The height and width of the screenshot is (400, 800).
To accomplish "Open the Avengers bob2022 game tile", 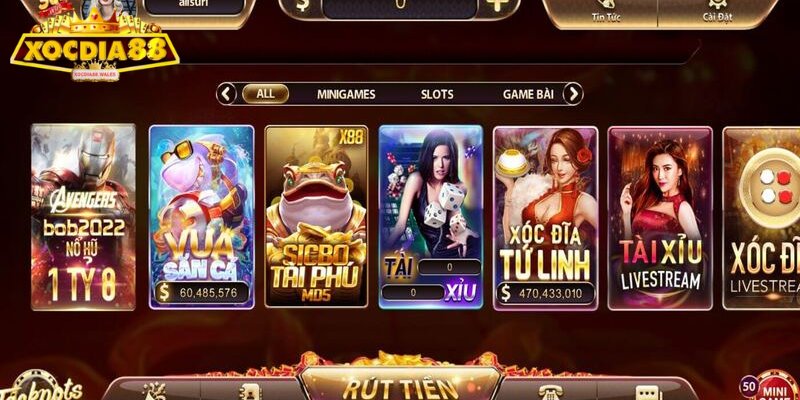I will click(83, 216).
